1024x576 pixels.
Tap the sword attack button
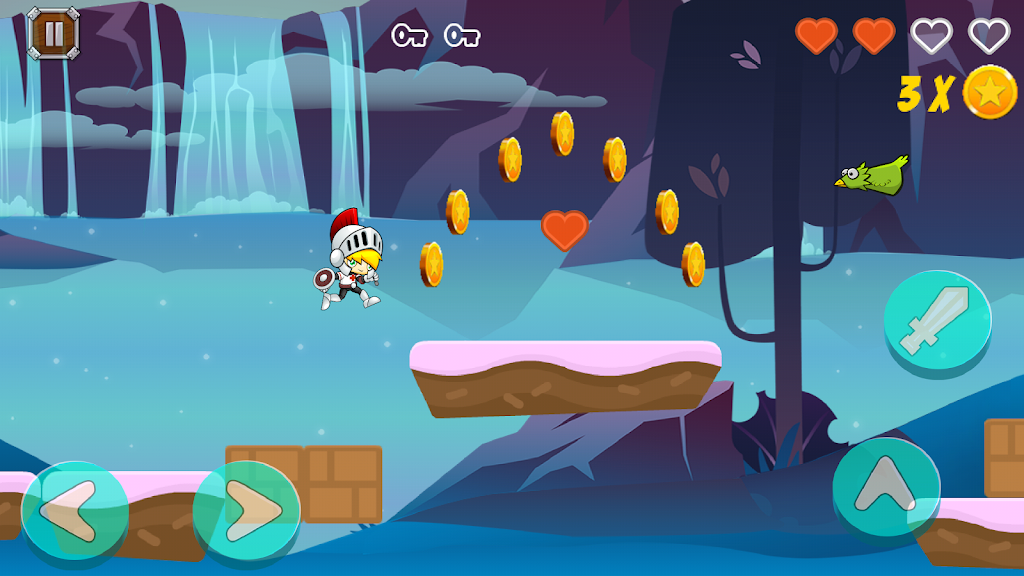pos(937,320)
